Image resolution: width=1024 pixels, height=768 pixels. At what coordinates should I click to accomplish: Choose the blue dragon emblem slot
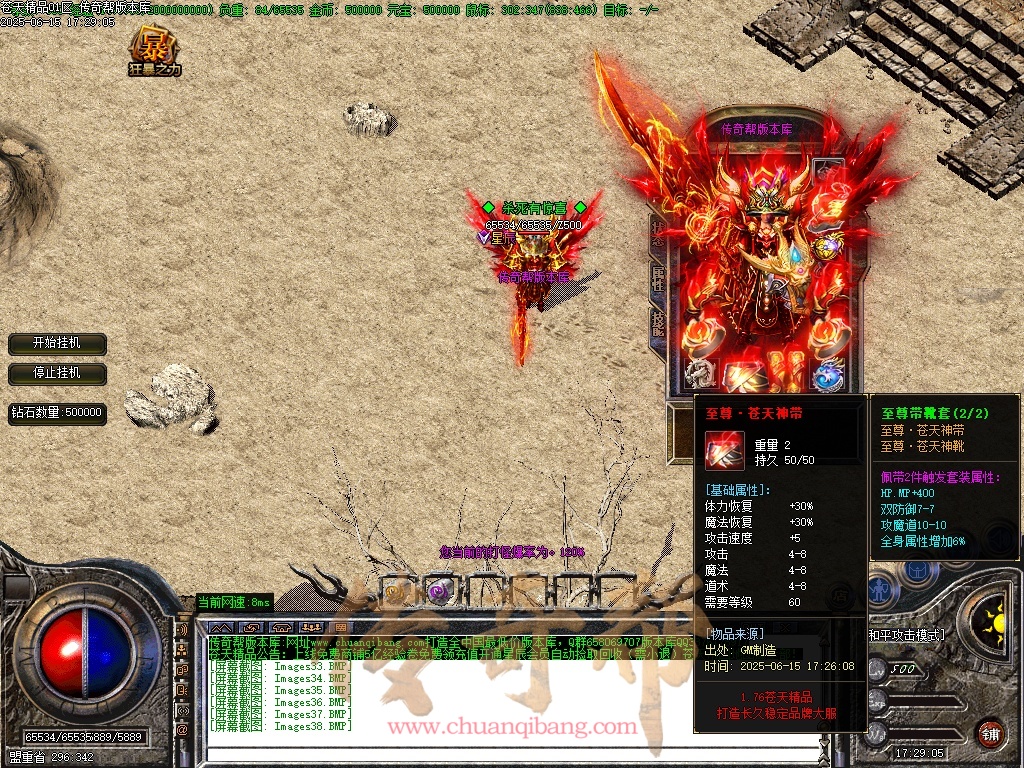point(828,375)
